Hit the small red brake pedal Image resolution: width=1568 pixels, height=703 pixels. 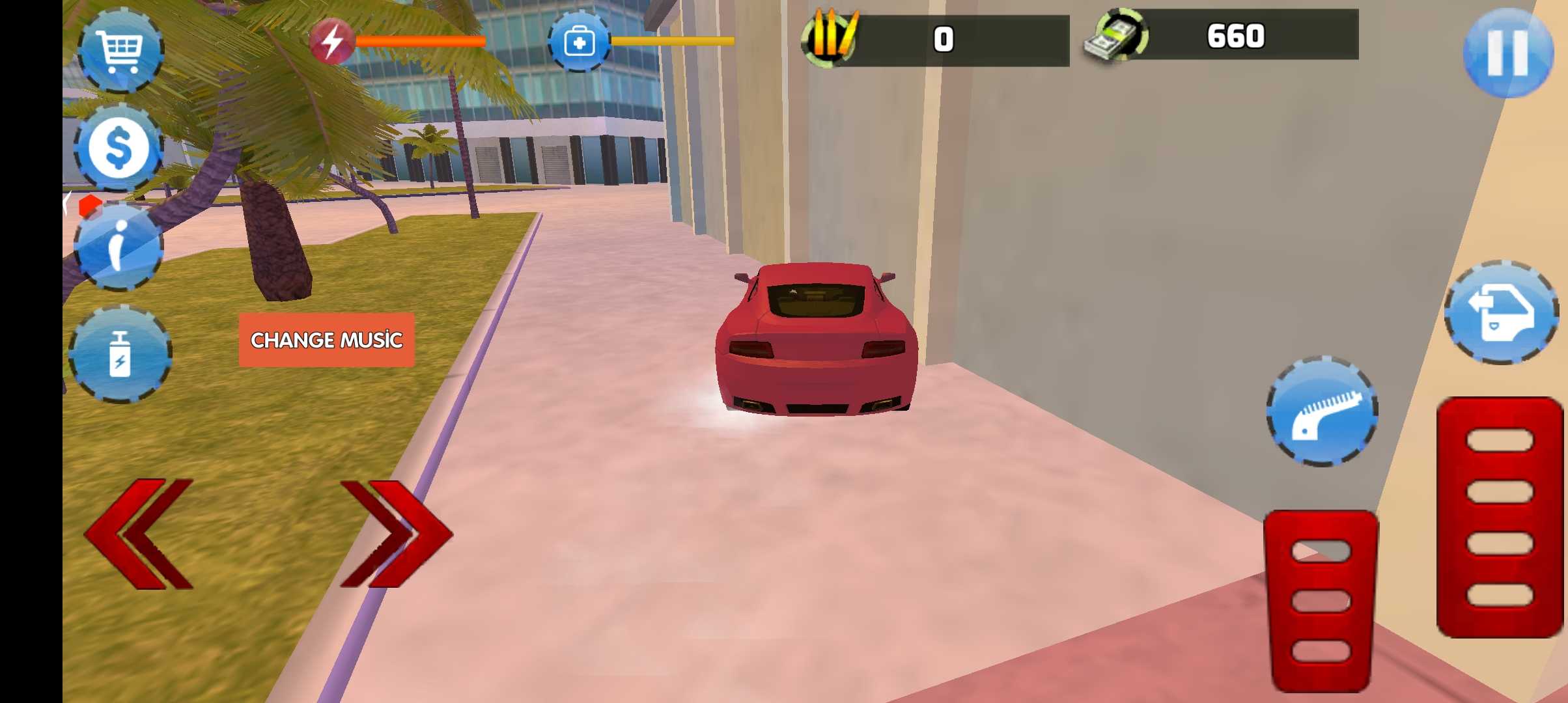click(1321, 600)
